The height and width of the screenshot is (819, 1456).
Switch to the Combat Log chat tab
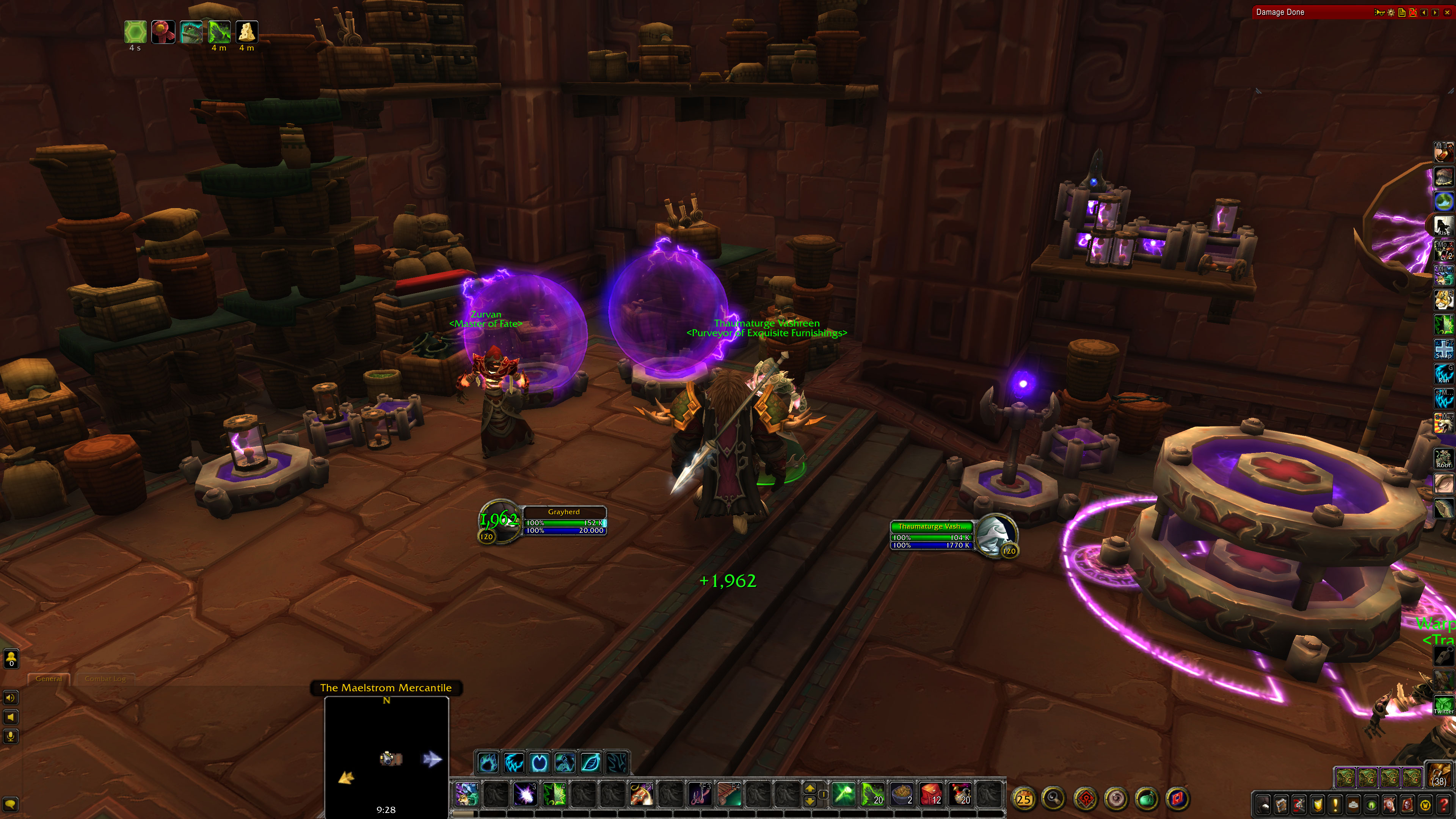[105, 679]
